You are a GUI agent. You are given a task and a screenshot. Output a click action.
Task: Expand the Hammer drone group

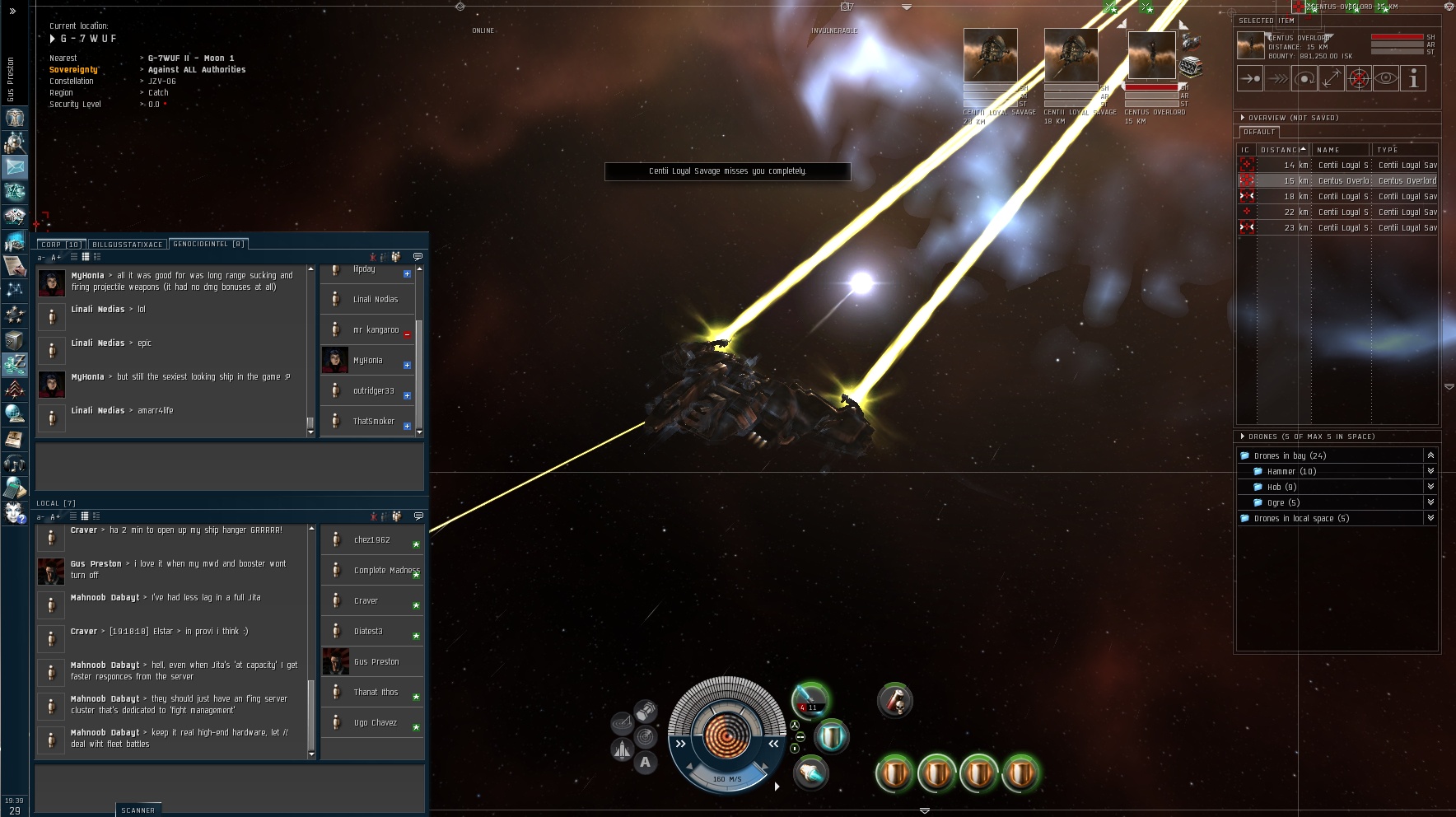tap(1430, 471)
